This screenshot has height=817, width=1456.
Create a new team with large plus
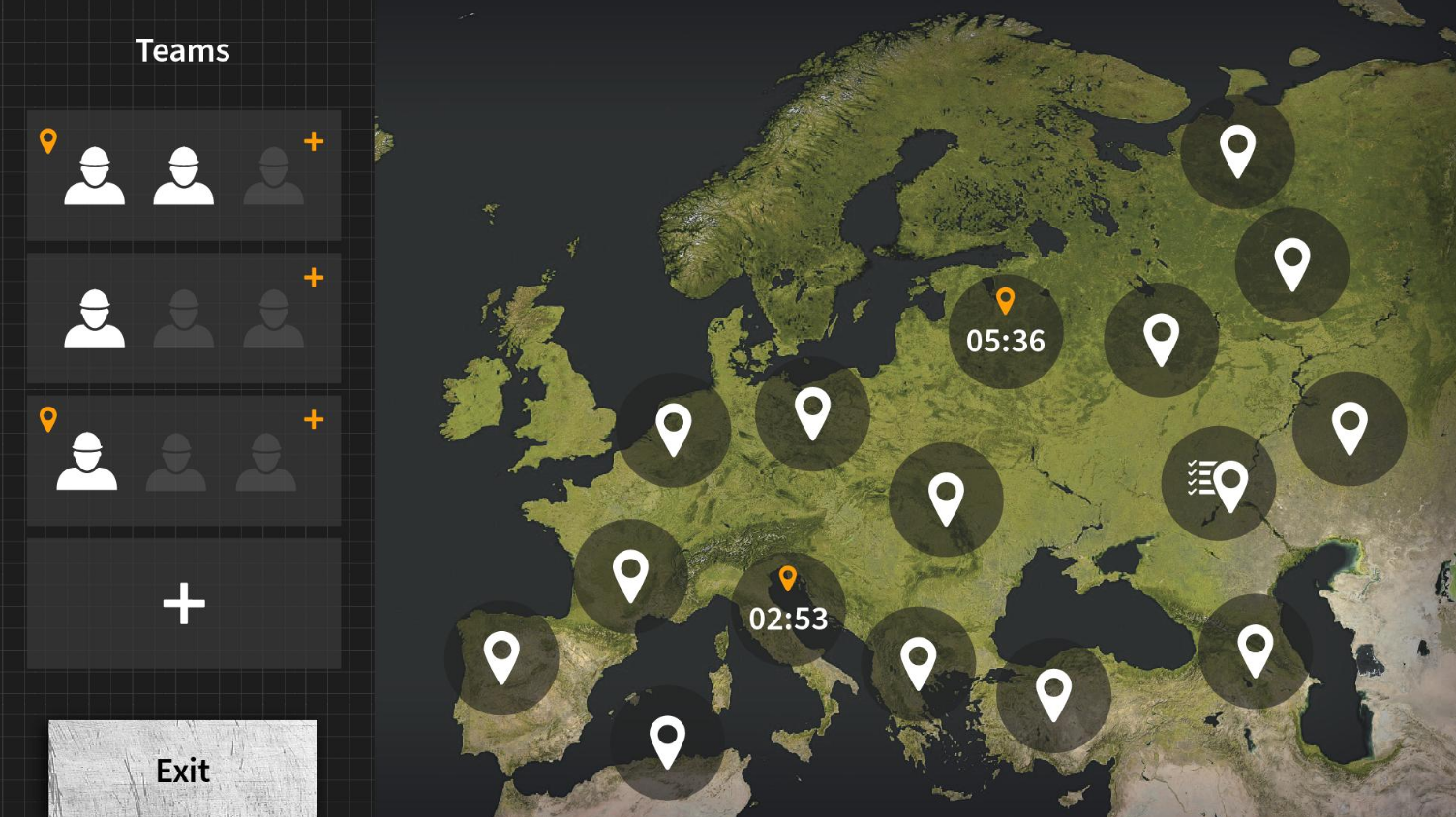pos(184,604)
